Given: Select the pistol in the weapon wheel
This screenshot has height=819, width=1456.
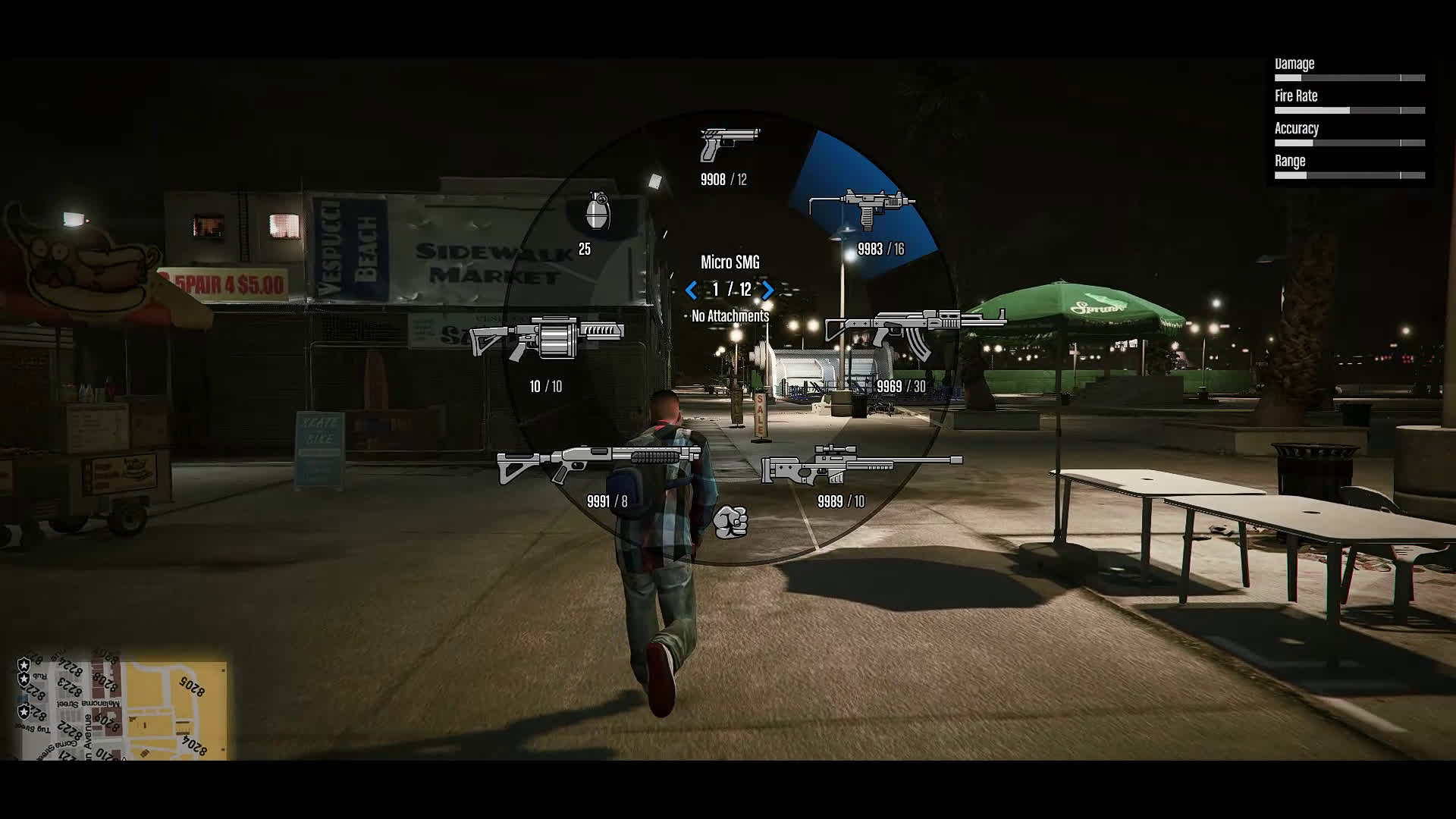Looking at the screenshot, I should tap(729, 144).
